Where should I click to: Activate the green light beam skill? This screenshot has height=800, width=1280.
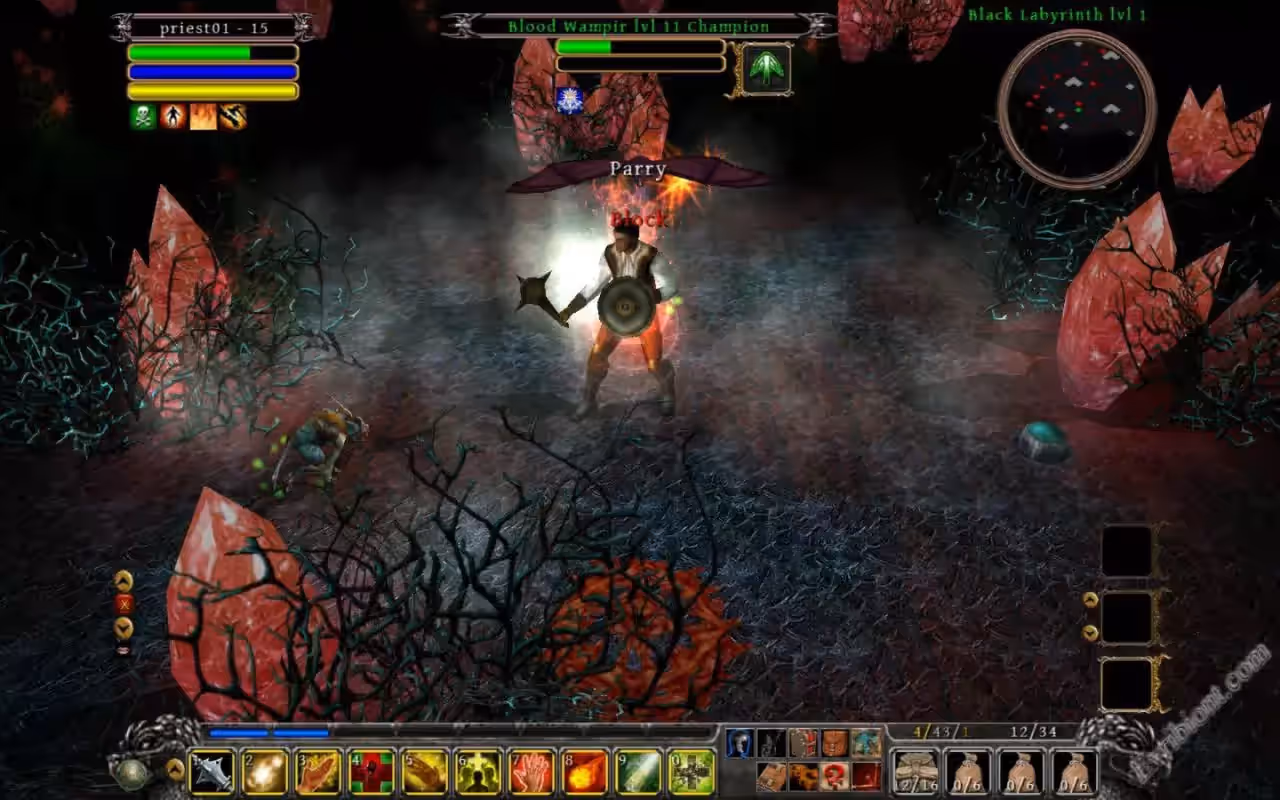(x=638, y=772)
